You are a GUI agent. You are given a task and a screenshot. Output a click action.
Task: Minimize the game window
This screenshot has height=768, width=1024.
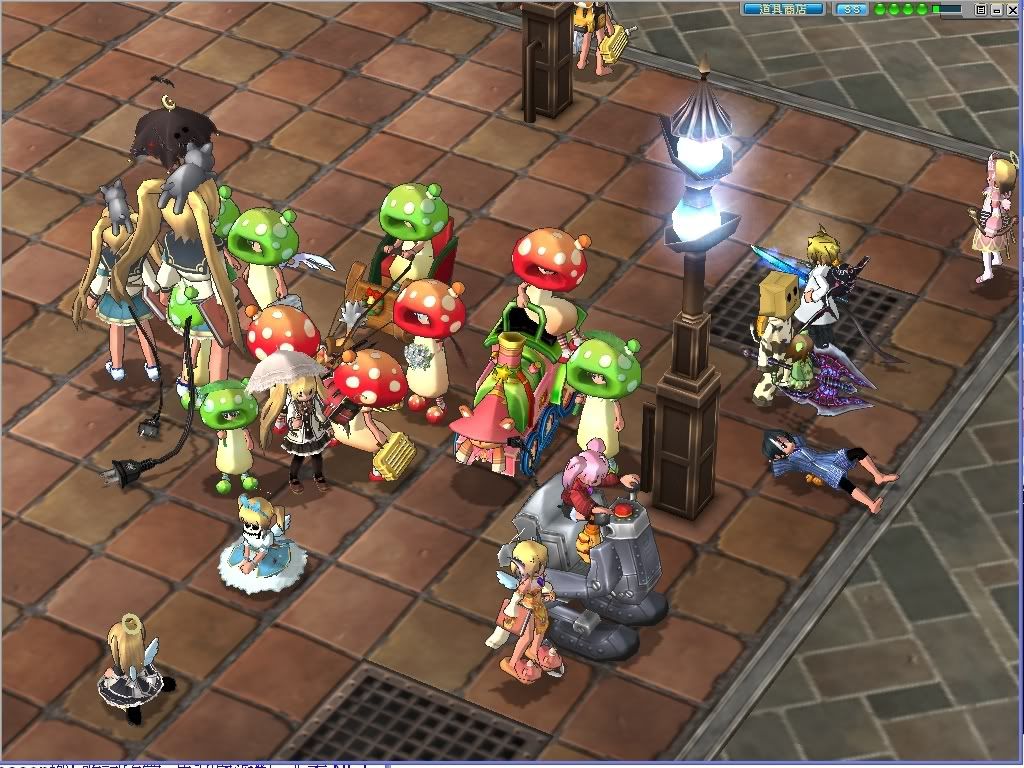[996, 9]
